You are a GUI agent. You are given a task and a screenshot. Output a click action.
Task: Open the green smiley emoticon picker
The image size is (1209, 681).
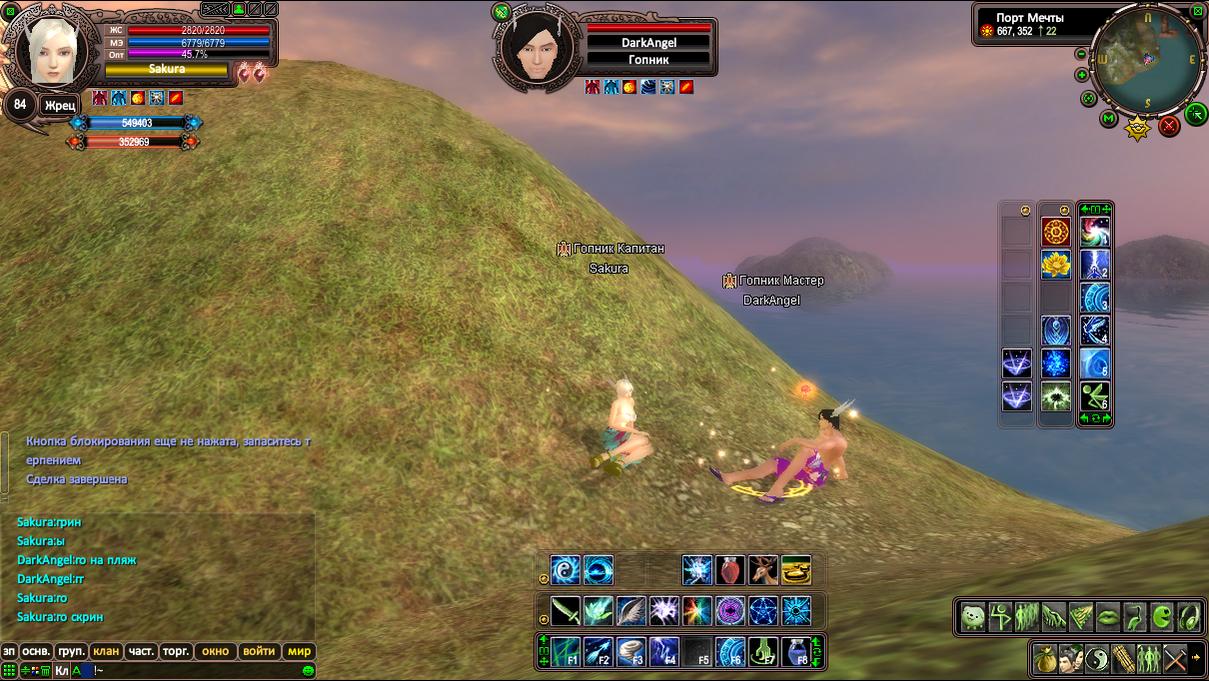click(309, 670)
